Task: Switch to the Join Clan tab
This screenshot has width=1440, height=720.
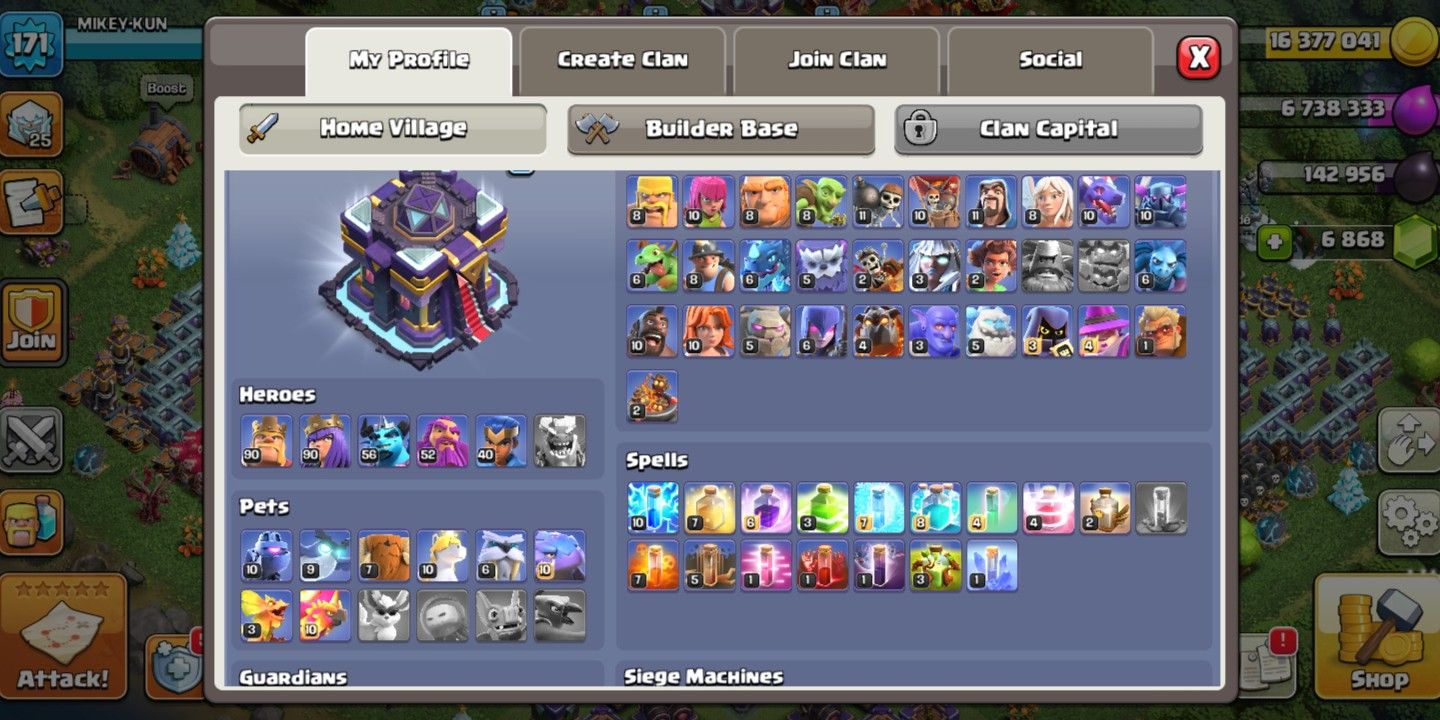Action: pos(836,60)
